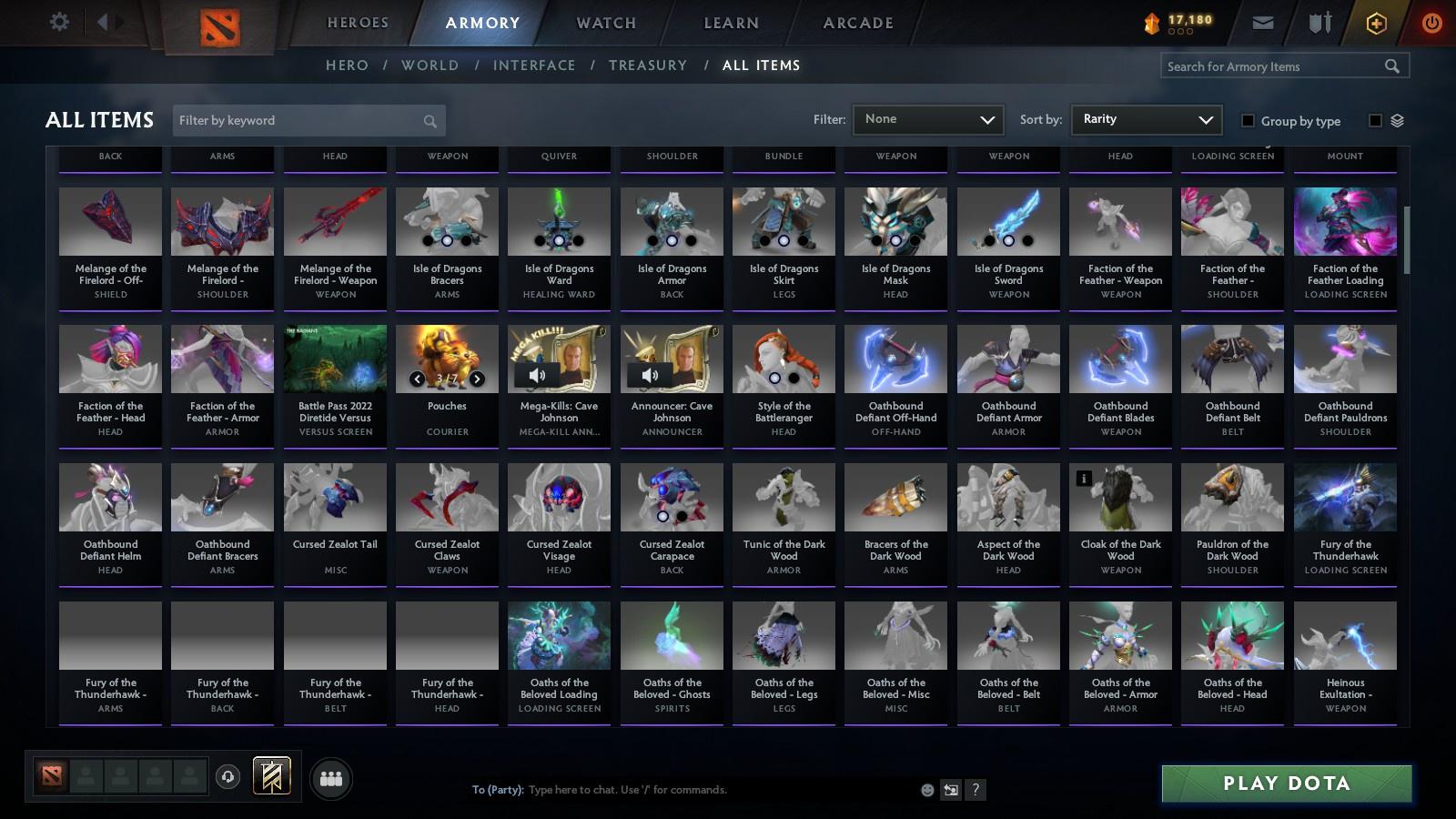Open the Sort by Rarity dropdown

point(1146,119)
